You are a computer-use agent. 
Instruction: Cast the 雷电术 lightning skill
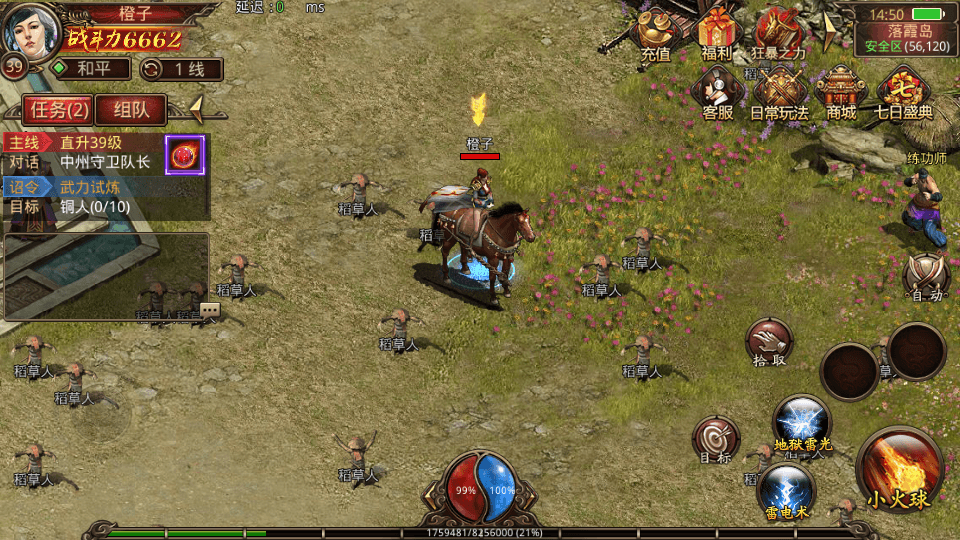[785, 491]
